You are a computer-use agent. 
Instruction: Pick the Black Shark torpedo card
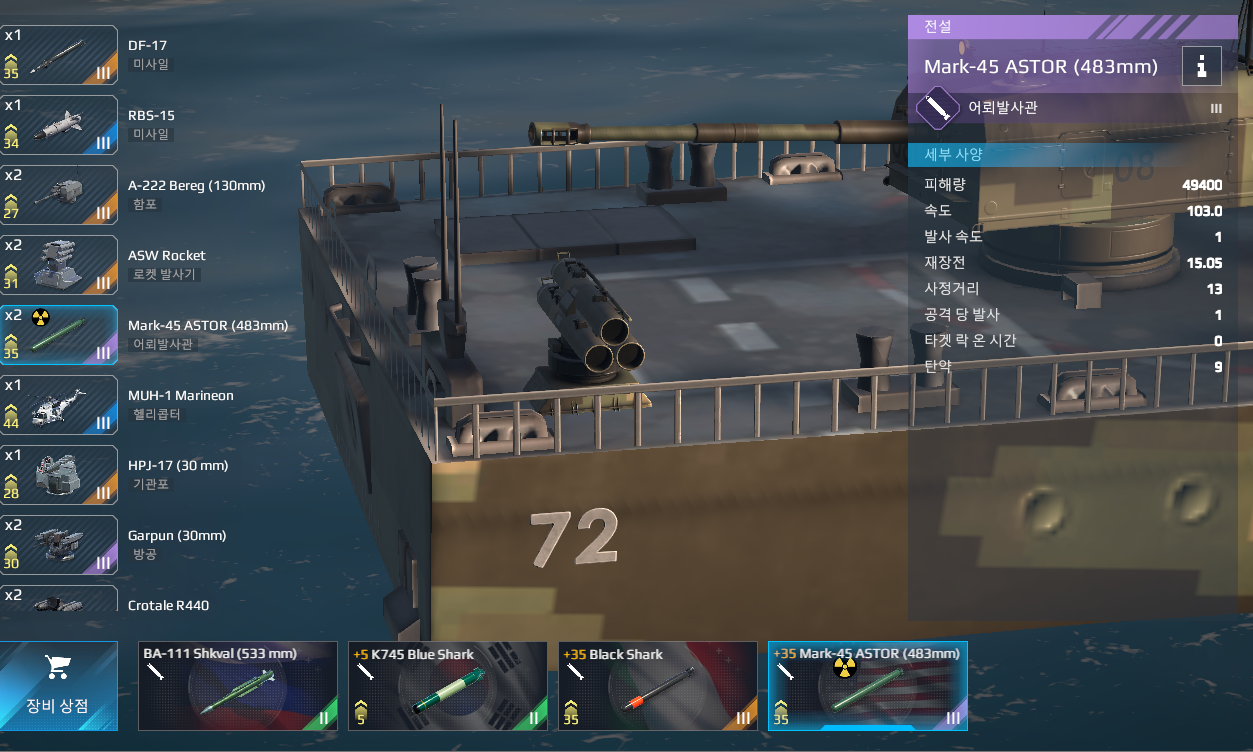[657, 686]
